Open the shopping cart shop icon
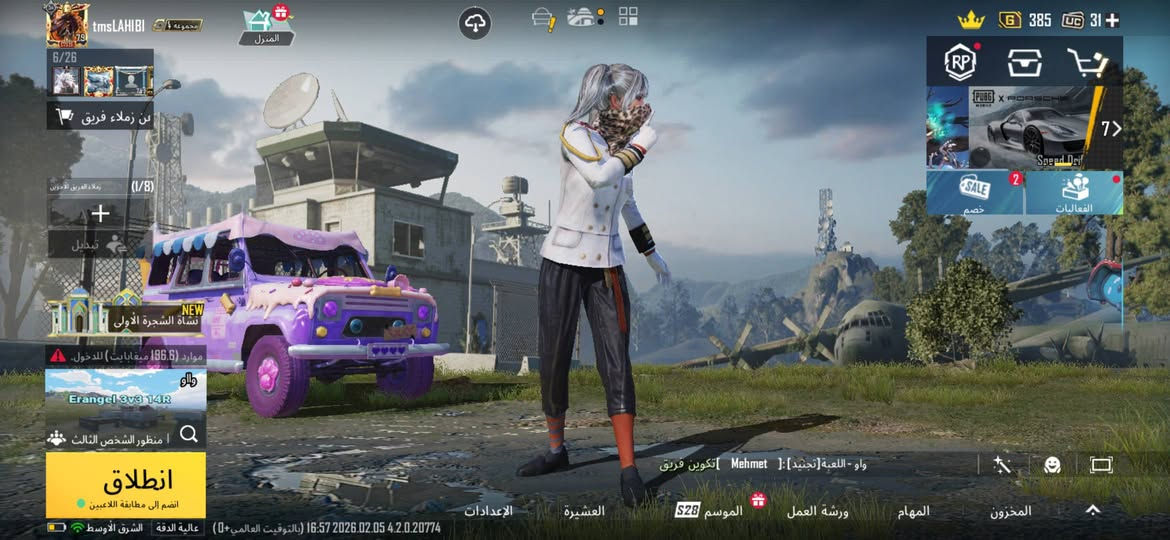 click(1087, 63)
